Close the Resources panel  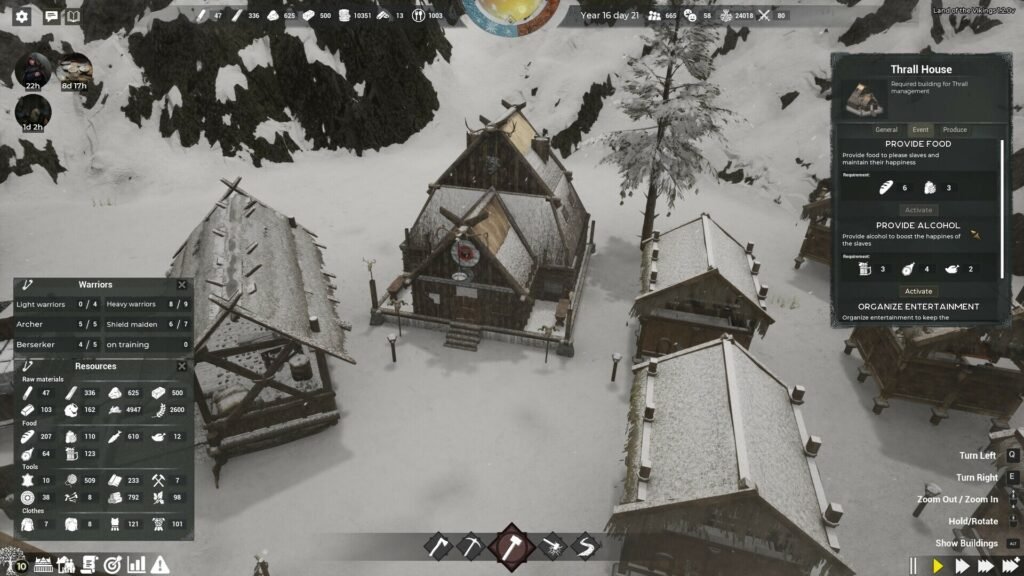click(x=182, y=367)
